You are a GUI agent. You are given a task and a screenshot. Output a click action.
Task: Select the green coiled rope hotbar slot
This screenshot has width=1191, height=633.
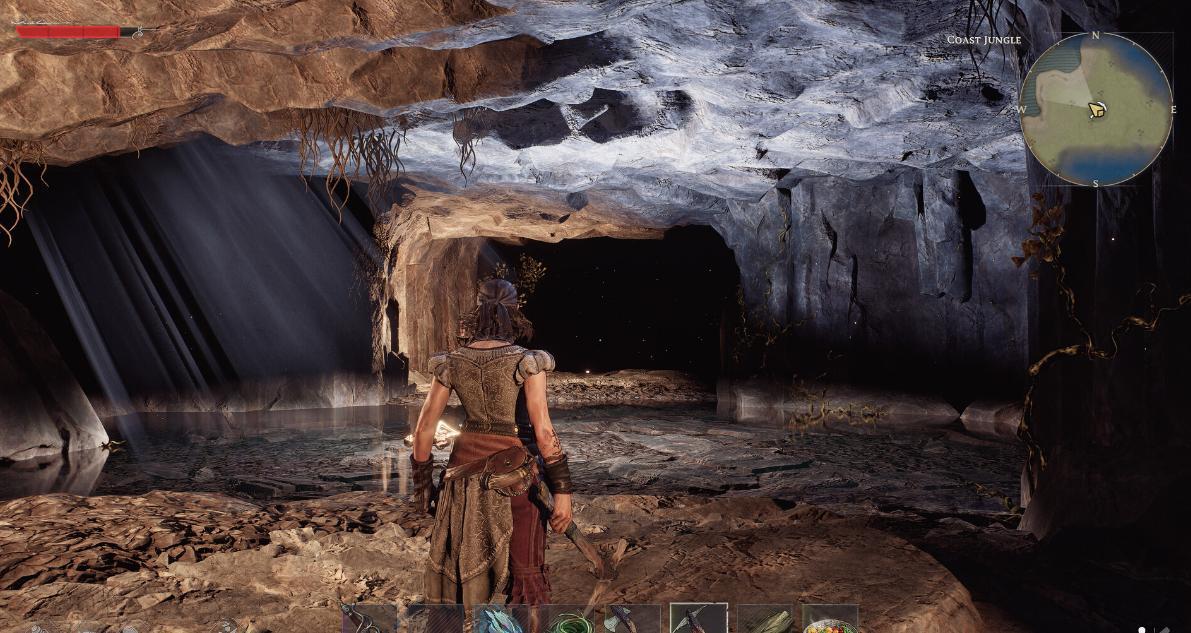point(568,621)
